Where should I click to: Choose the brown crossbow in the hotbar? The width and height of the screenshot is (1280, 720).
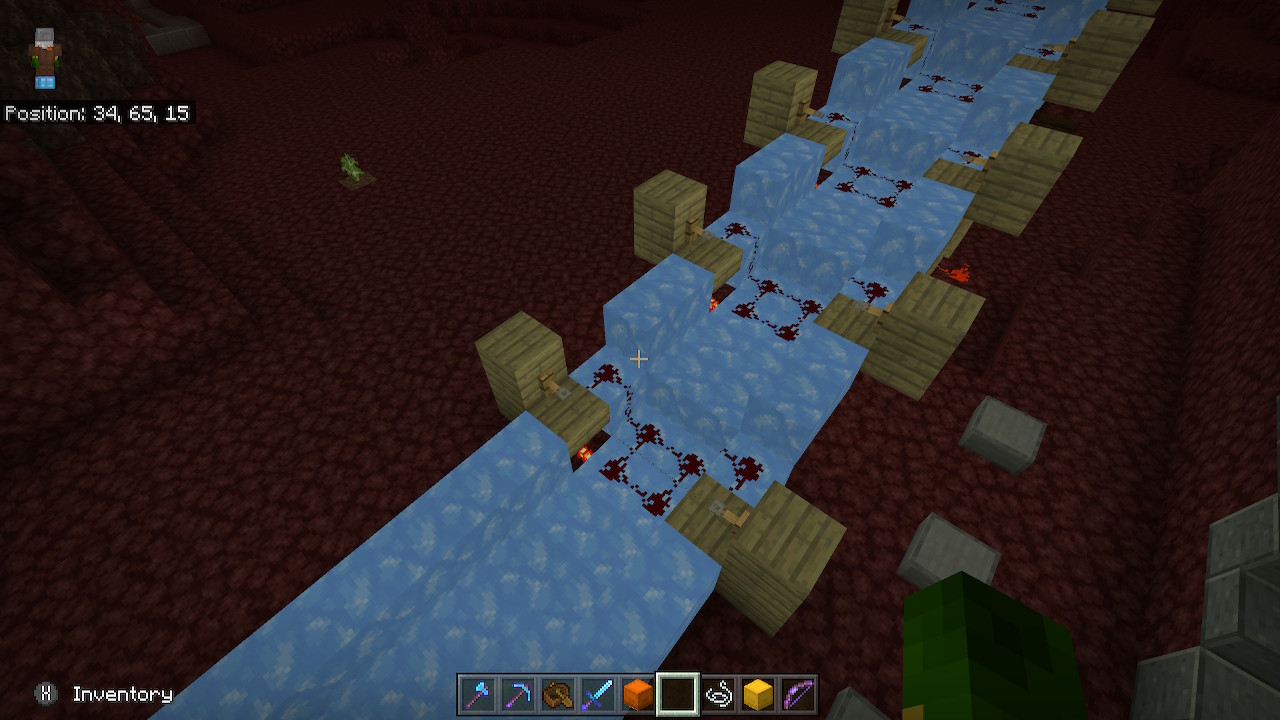[x=557, y=694]
